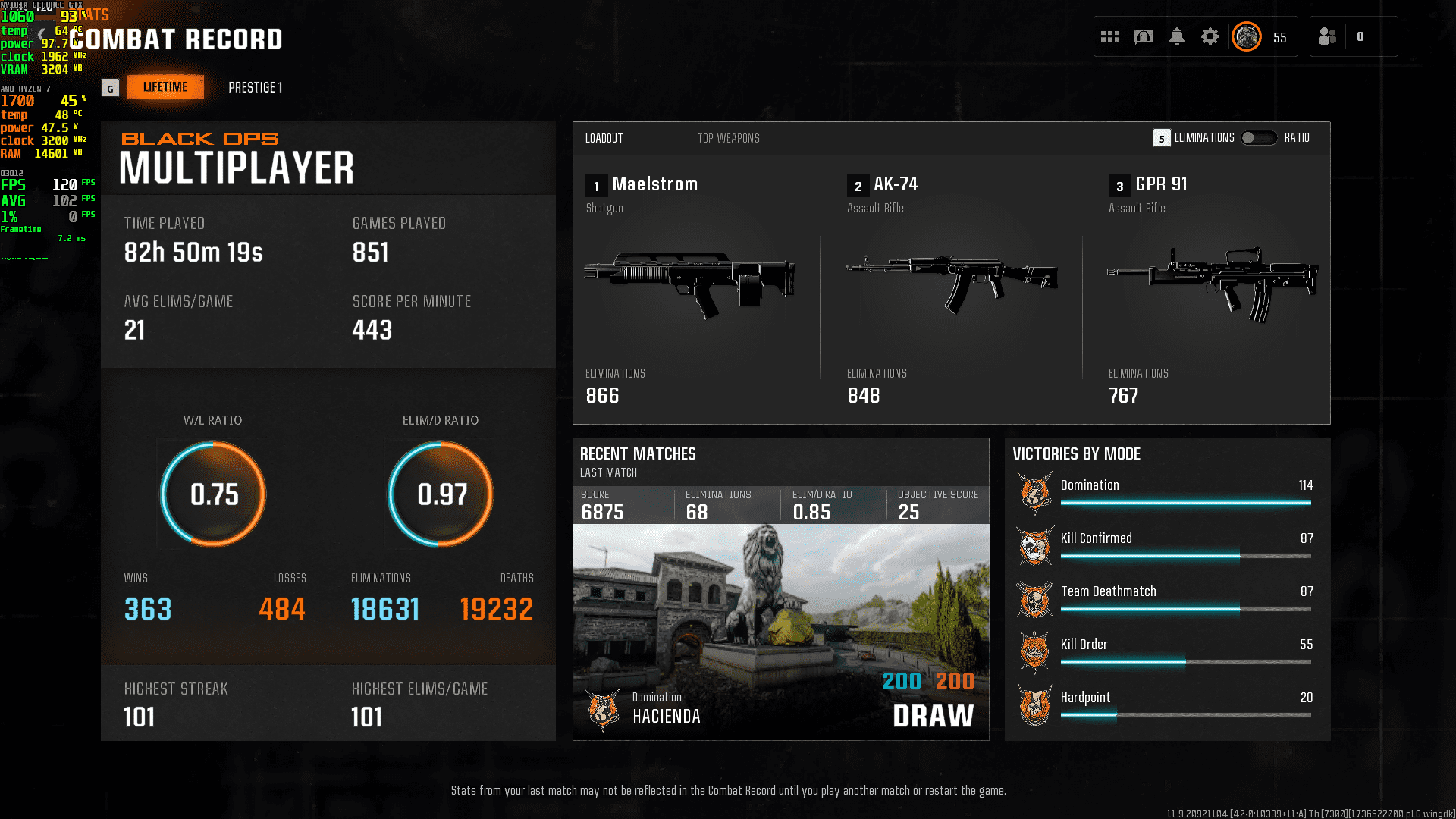Open the Hacienda last match thumbnail
Screen dimensions: 1456x819
(x=780, y=629)
